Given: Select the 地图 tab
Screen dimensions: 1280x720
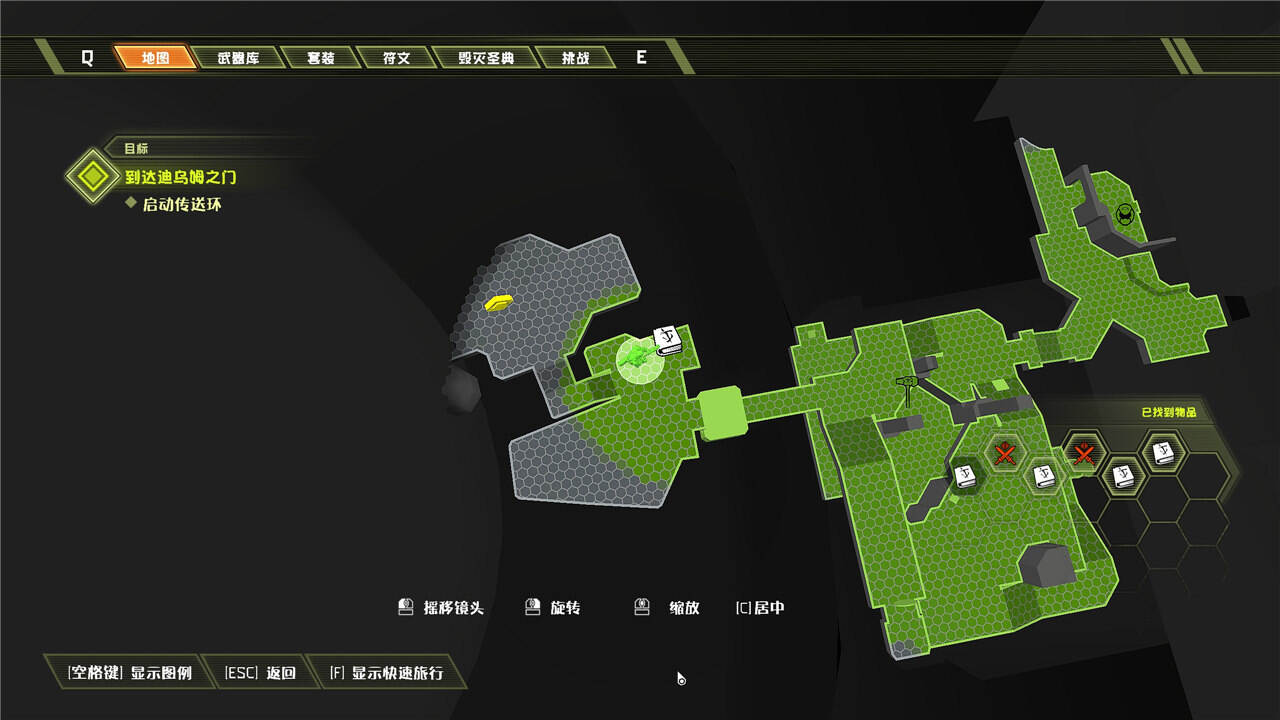Looking at the screenshot, I should tap(155, 58).
